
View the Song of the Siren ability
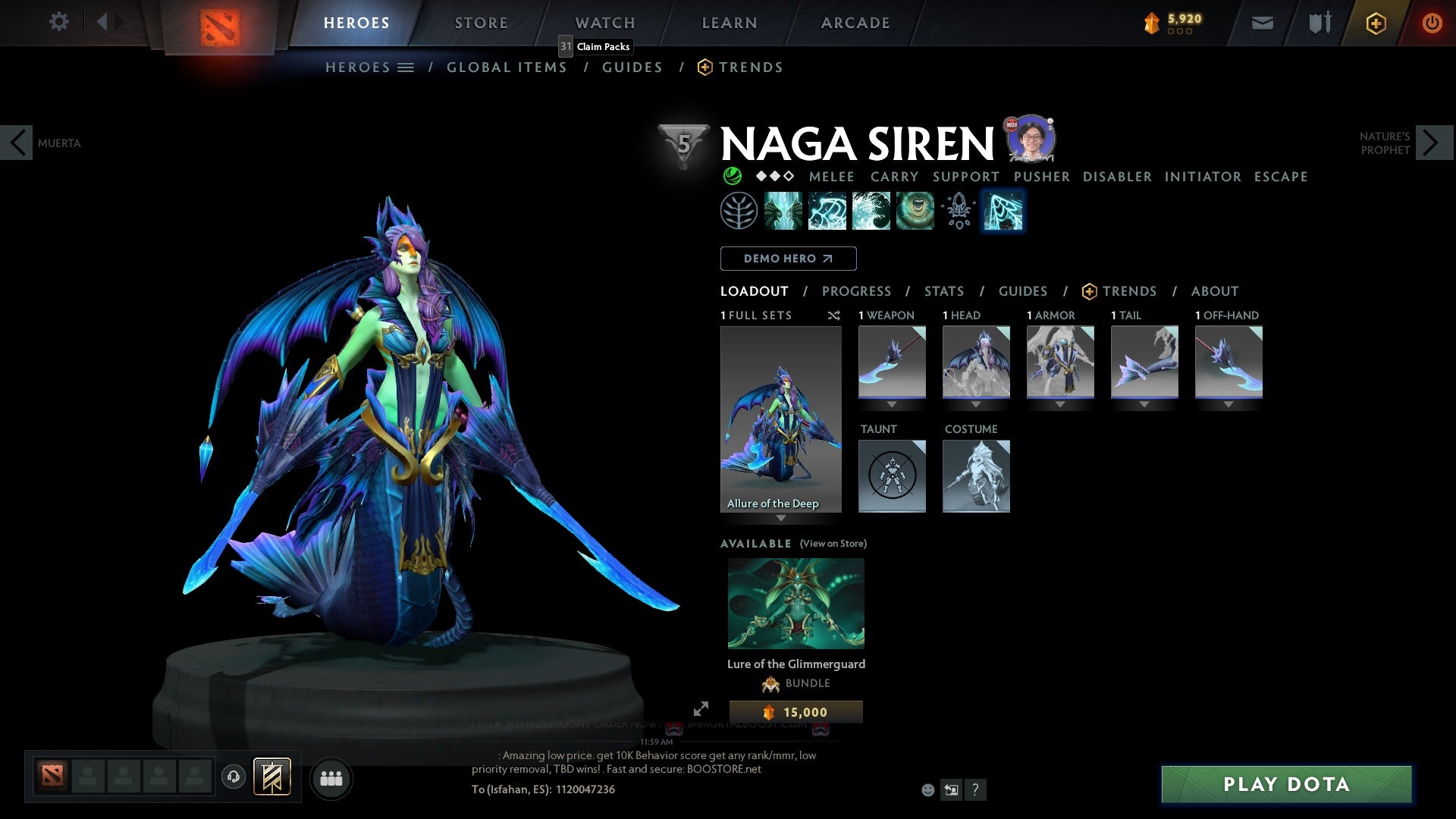914,210
